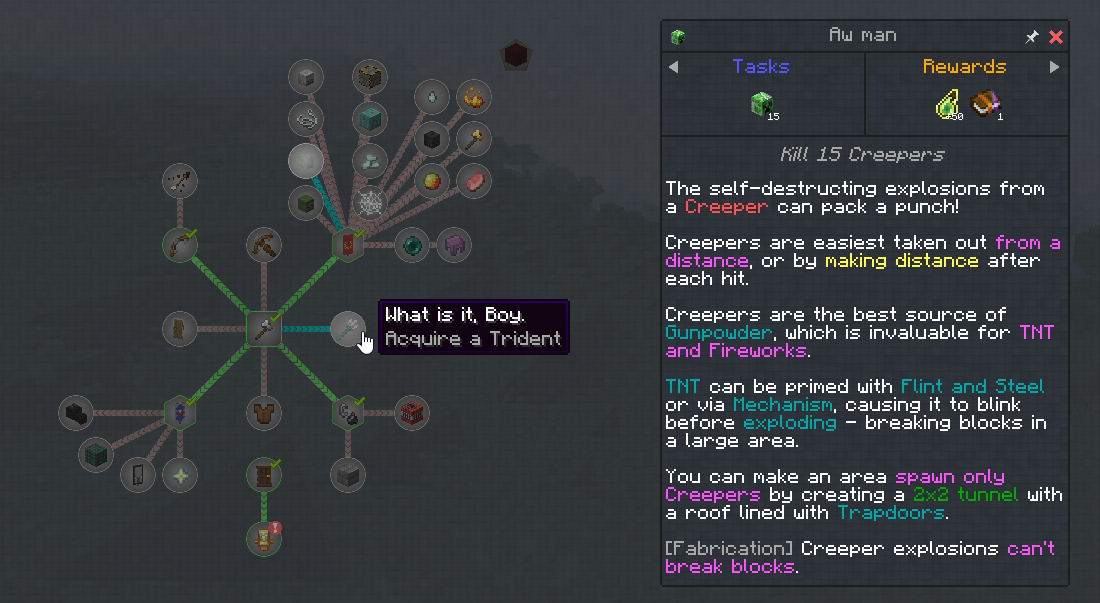Go to previous quest with left arrow
Viewport: 1100px width, 603px height.
coord(673,67)
